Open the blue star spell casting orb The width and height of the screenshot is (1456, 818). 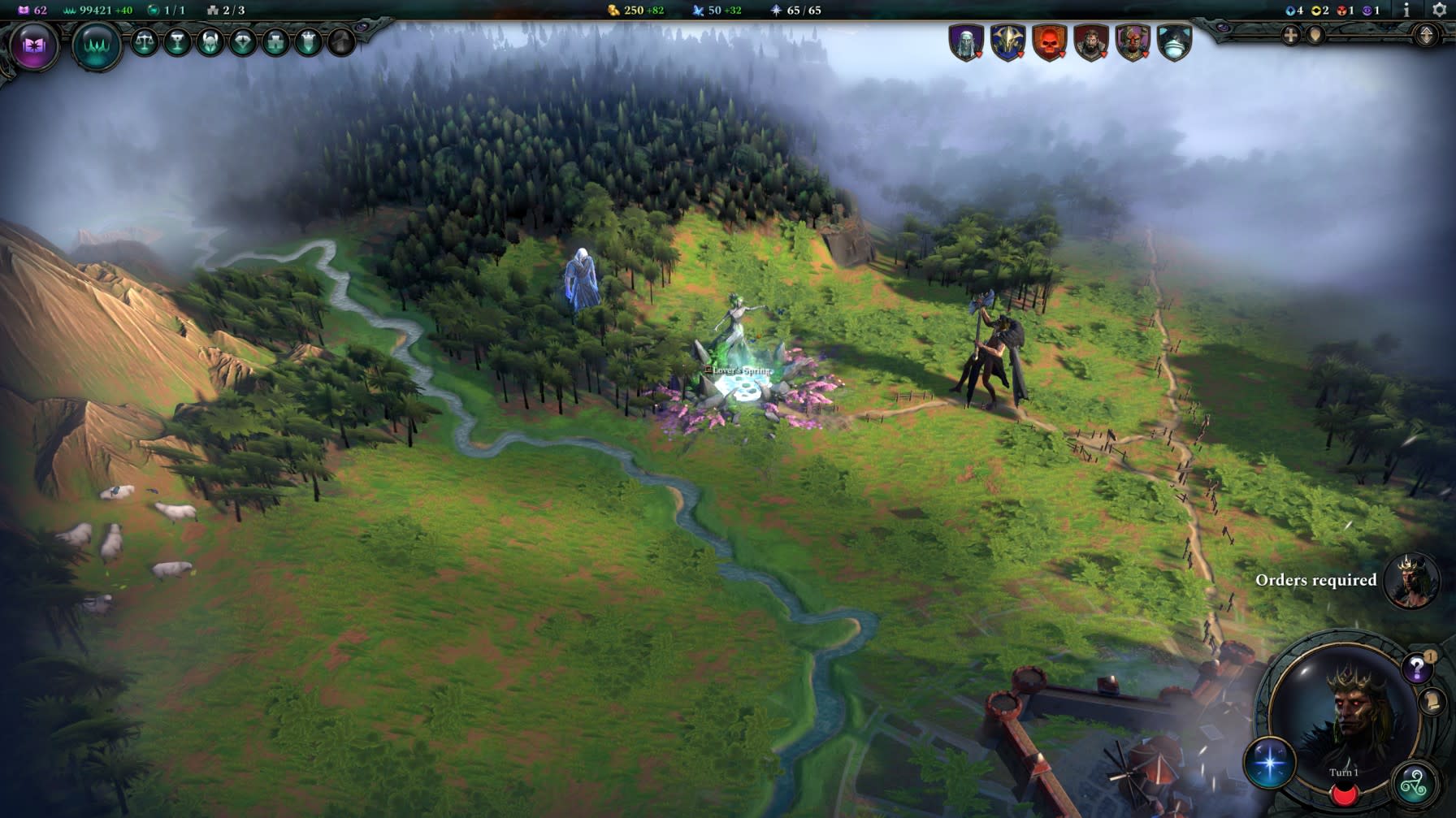coord(1269,764)
